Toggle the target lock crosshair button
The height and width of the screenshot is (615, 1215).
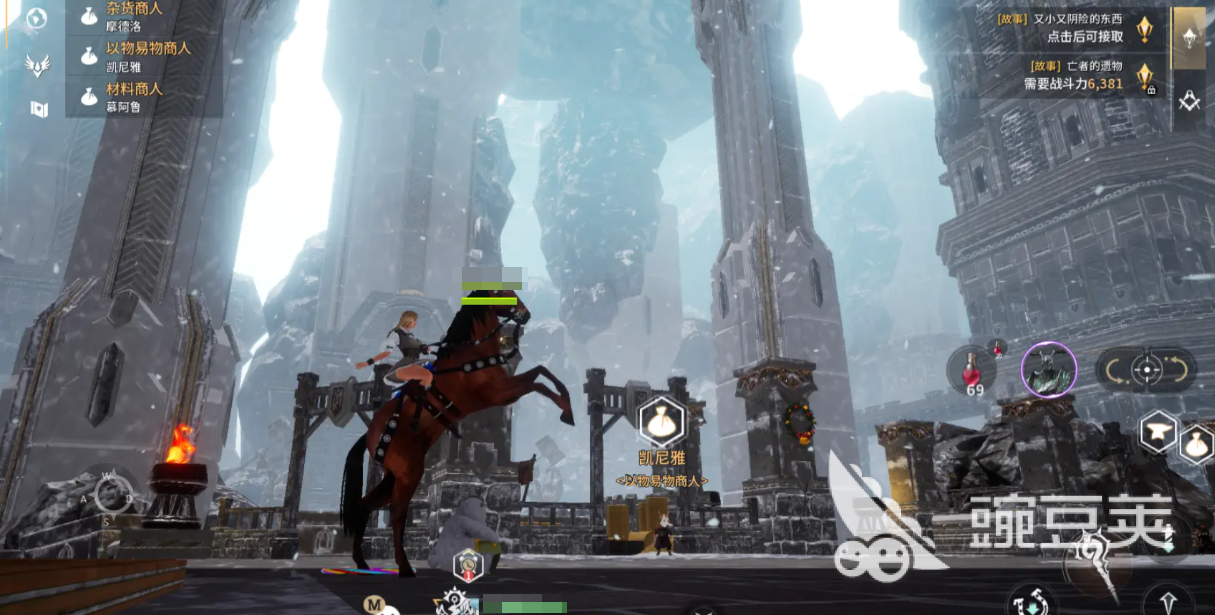click(x=1146, y=370)
